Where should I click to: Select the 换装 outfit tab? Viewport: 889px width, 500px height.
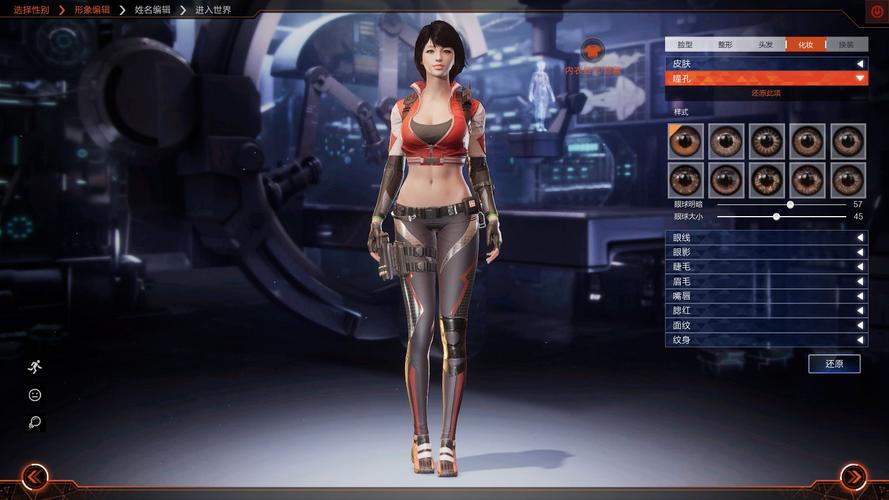coord(847,45)
